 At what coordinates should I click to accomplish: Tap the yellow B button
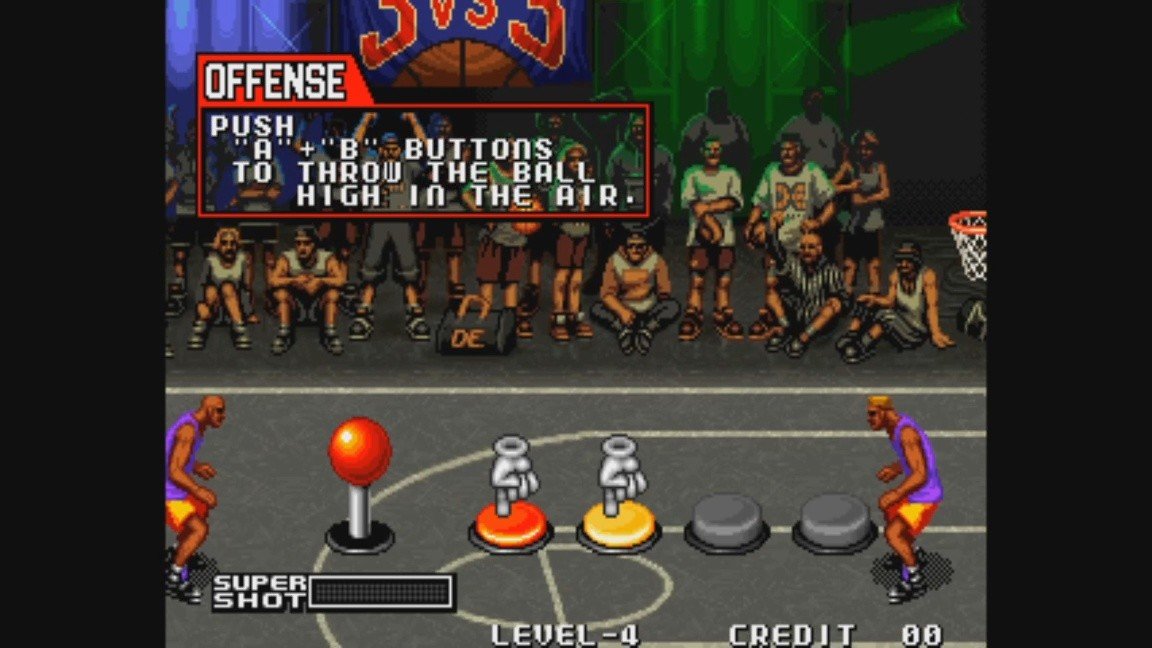coord(617,526)
